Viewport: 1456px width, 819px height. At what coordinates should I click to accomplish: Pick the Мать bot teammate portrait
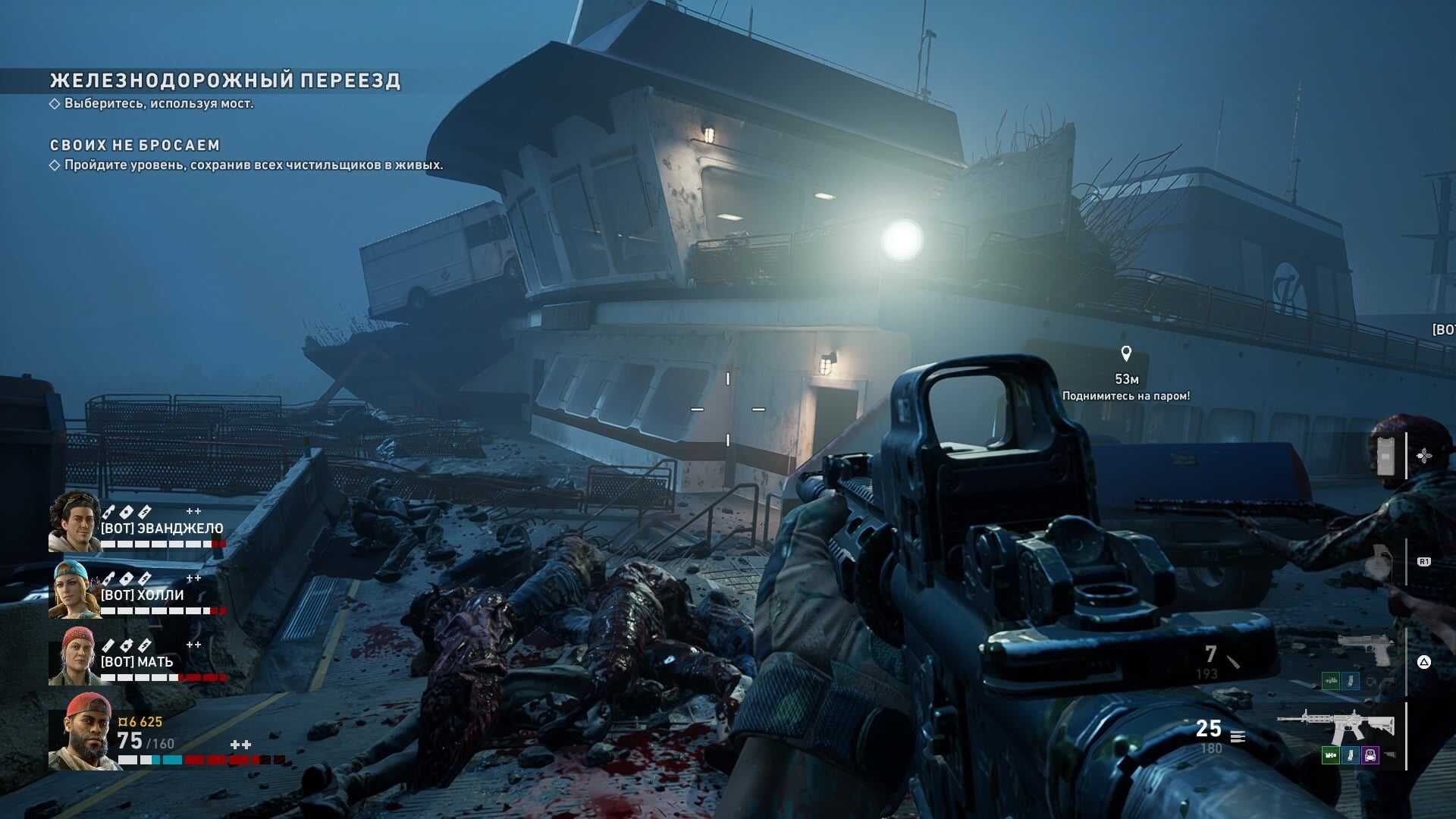(x=74, y=656)
